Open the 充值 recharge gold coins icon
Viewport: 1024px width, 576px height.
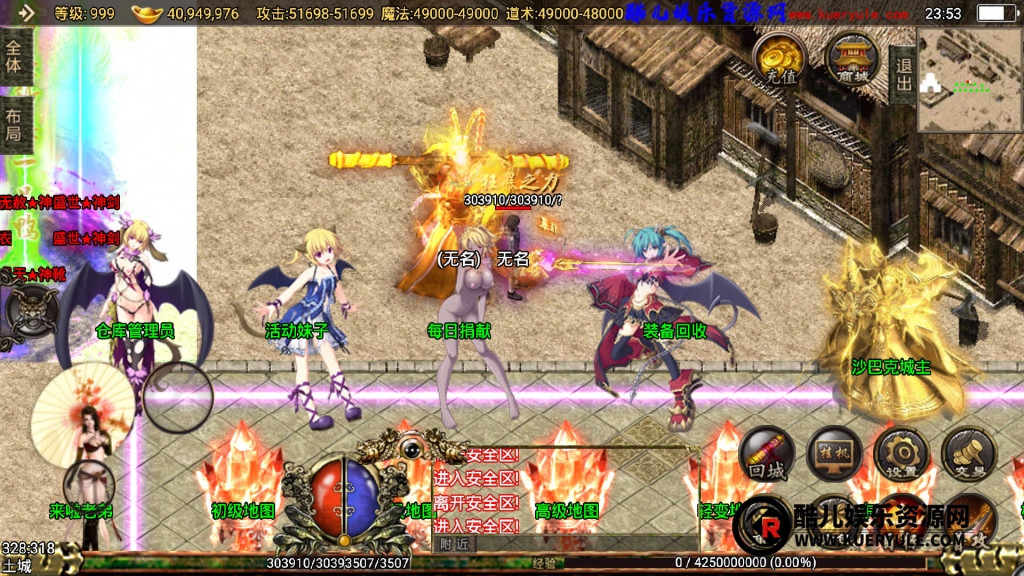(x=780, y=58)
